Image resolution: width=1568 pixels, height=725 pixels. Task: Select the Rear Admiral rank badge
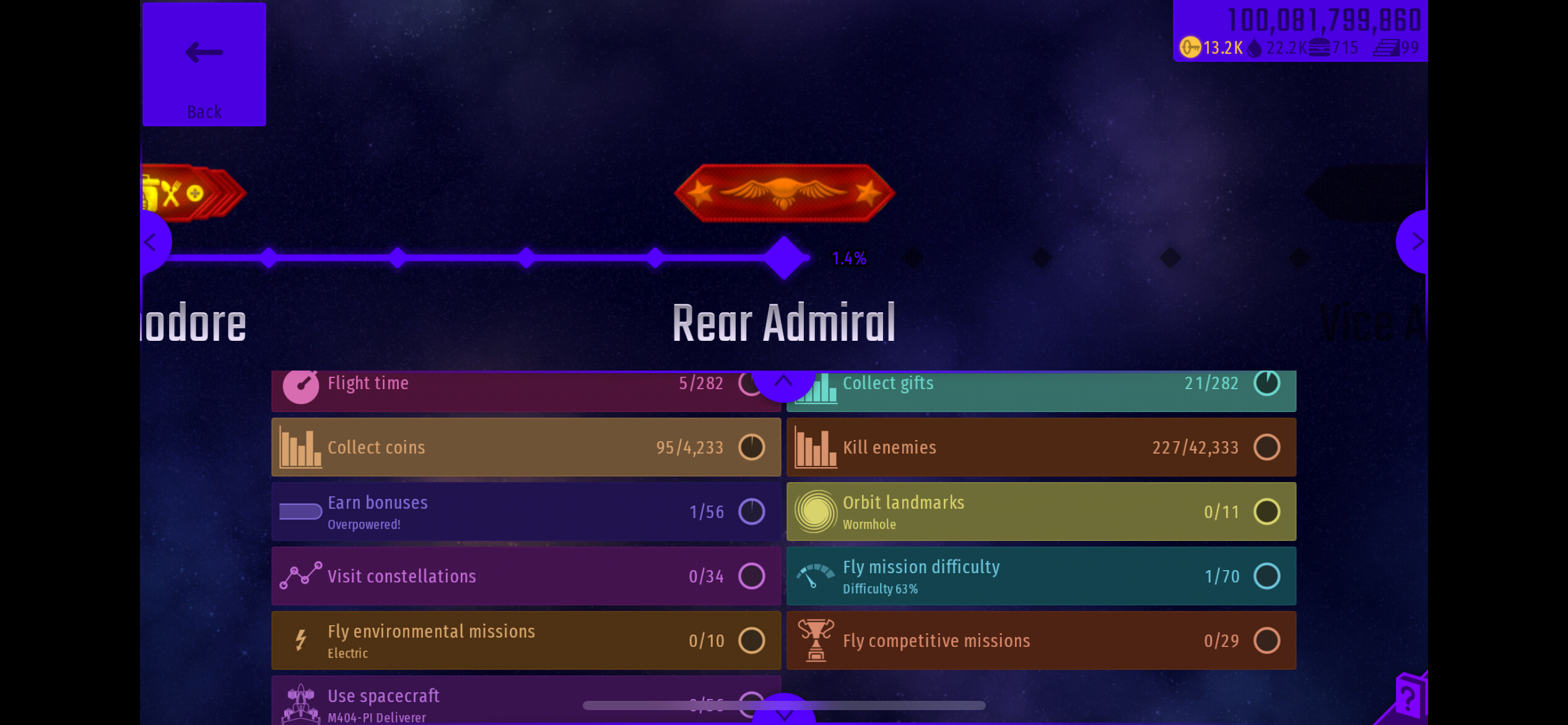click(784, 193)
